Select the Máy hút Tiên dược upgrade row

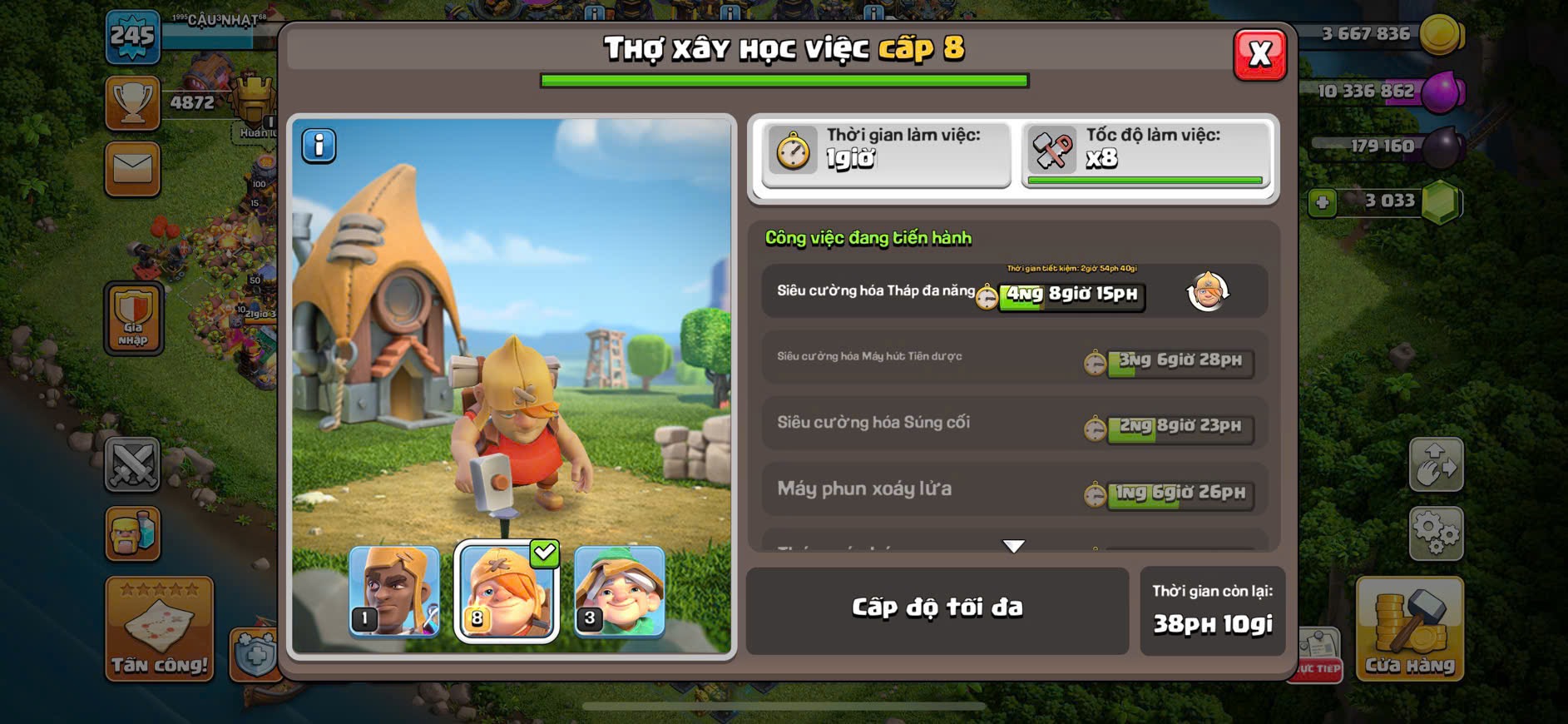pos(1014,358)
